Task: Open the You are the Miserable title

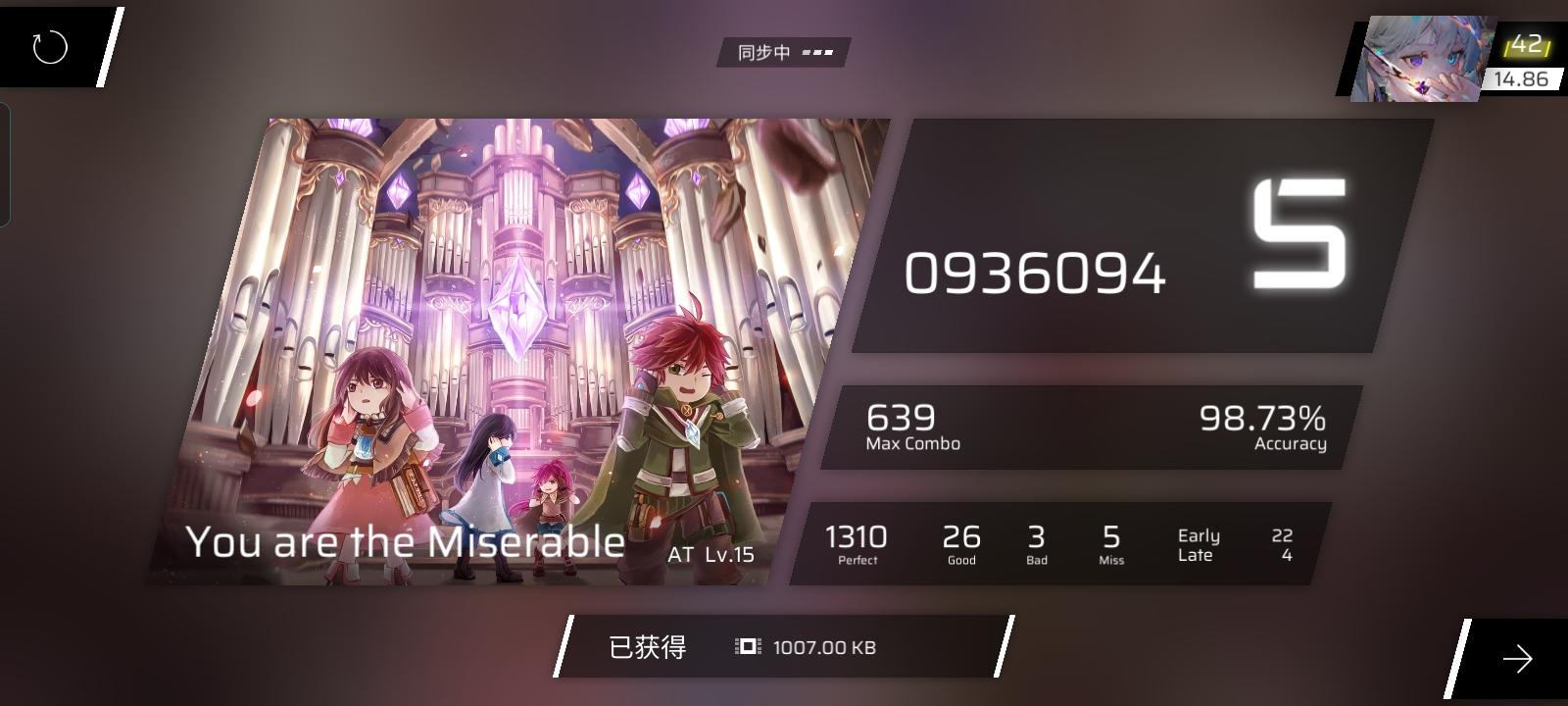Action: [407, 541]
